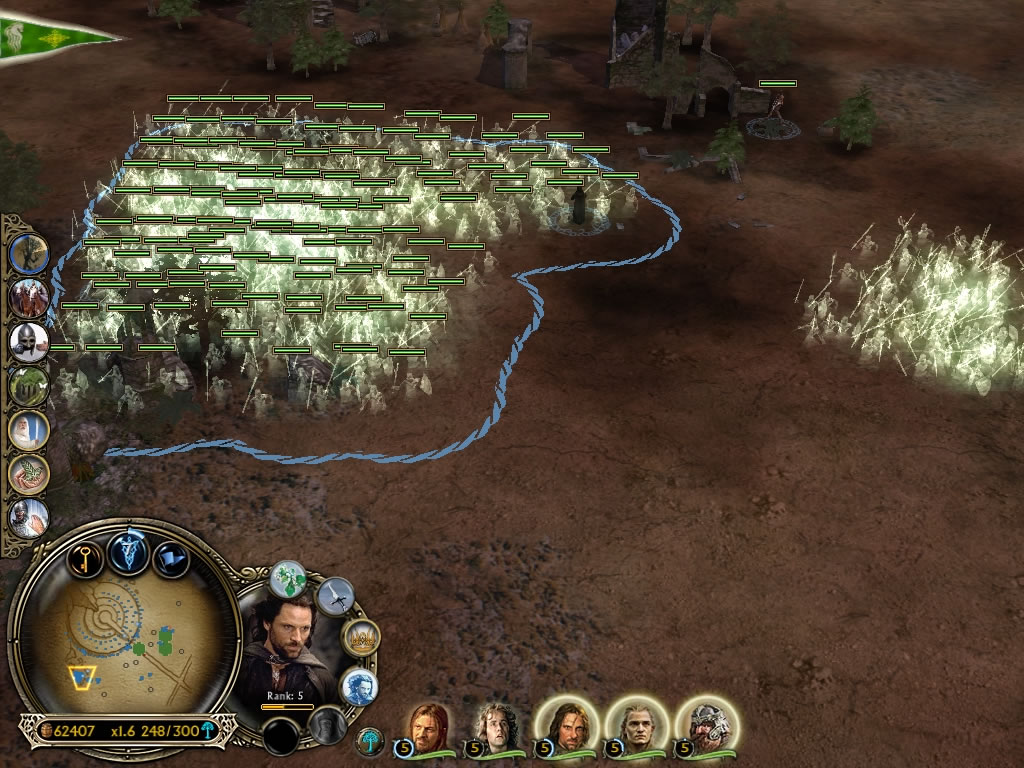The height and width of the screenshot is (768, 1024).
Task: Activate the Elven Wood forest power
Action: tap(29, 386)
